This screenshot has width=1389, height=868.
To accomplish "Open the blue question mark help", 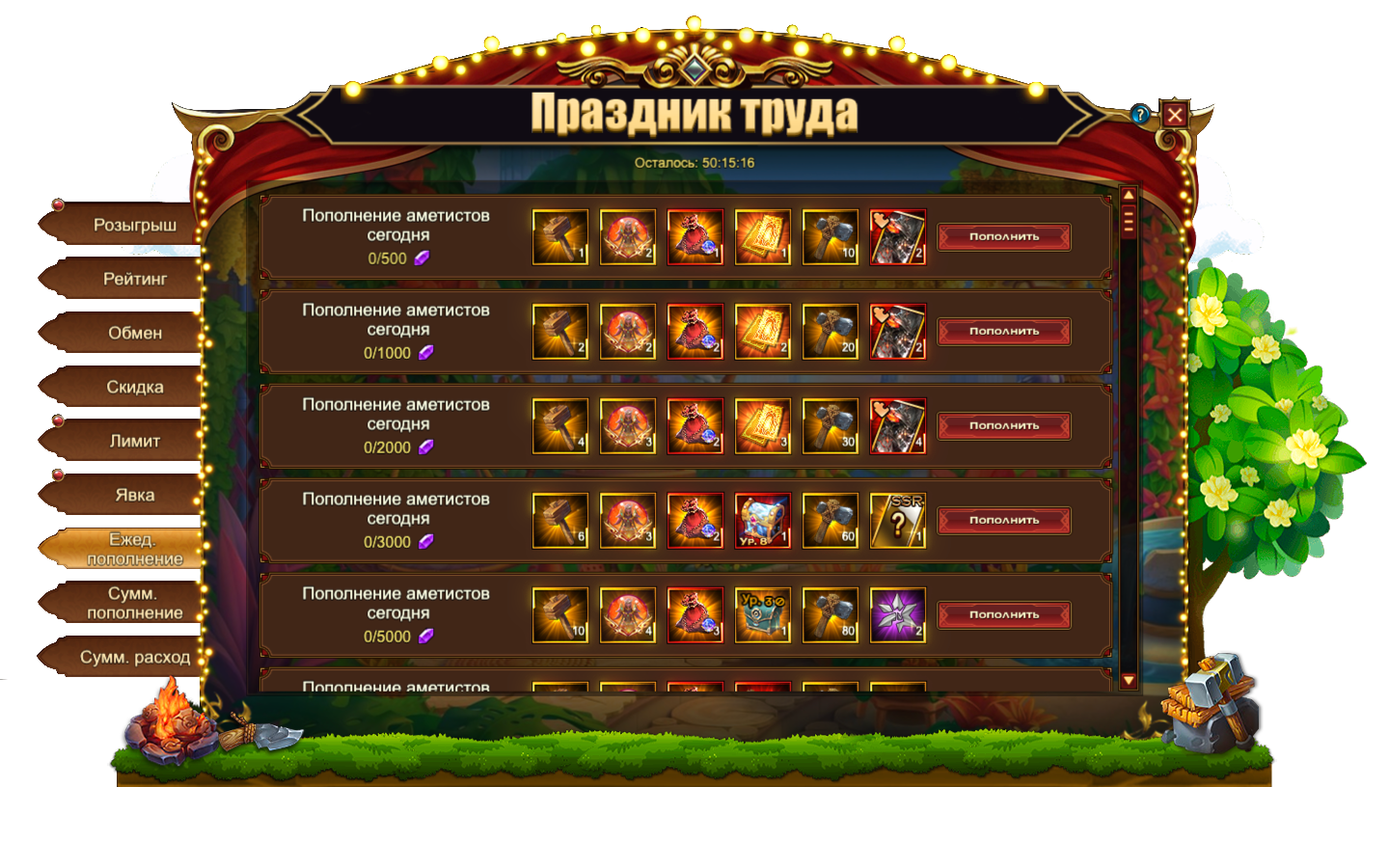I will [x=1140, y=115].
